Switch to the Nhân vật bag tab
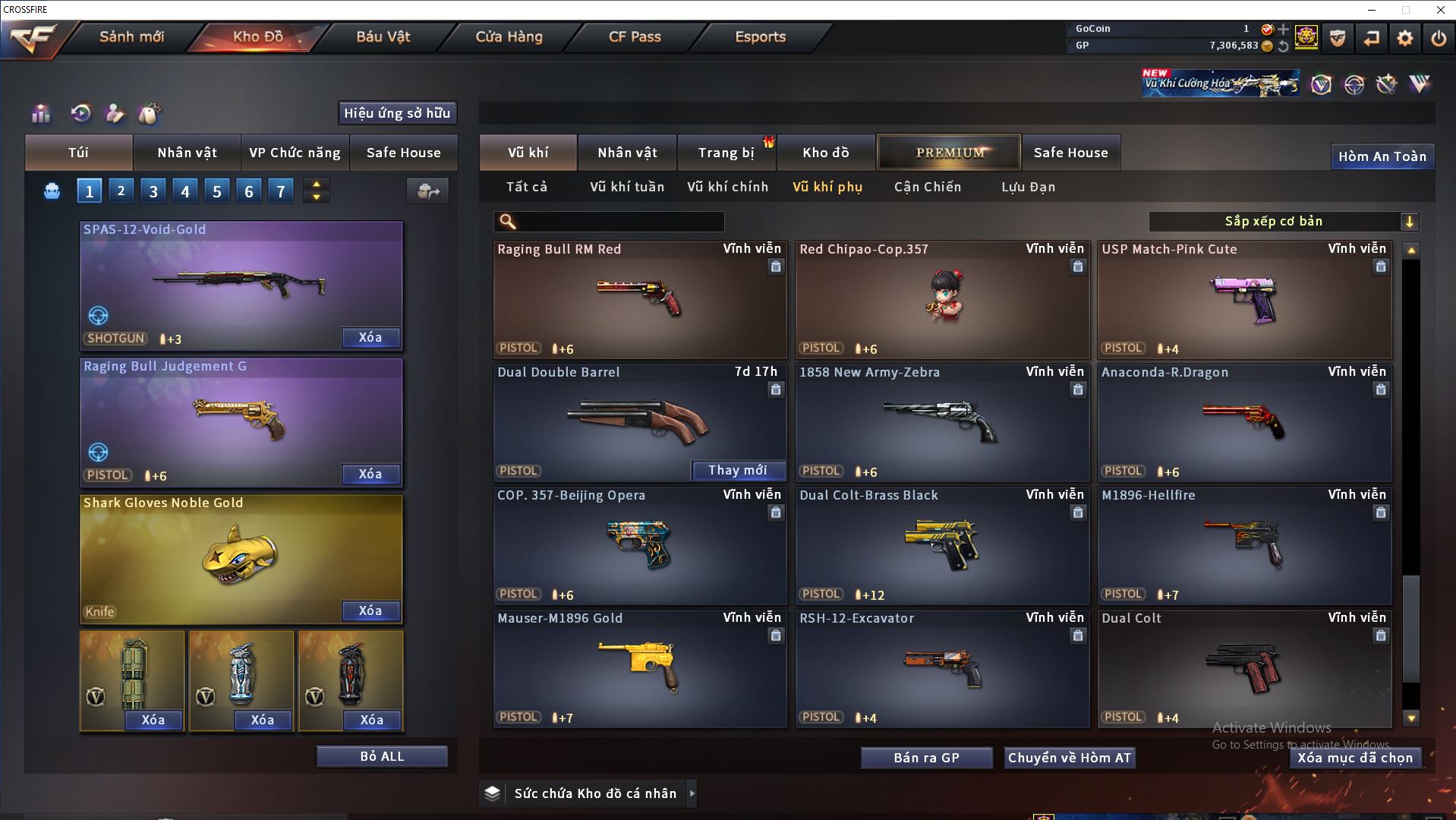 point(187,153)
